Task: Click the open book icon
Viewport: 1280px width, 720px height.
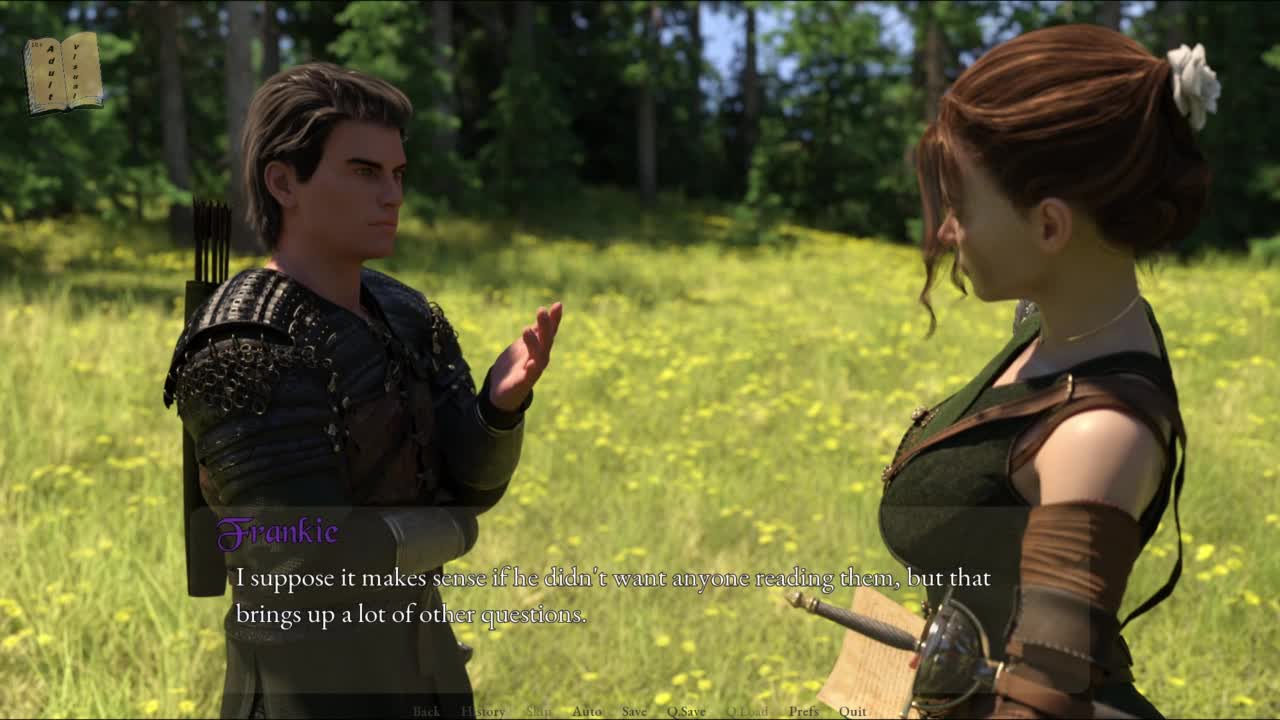Action: (x=63, y=73)
